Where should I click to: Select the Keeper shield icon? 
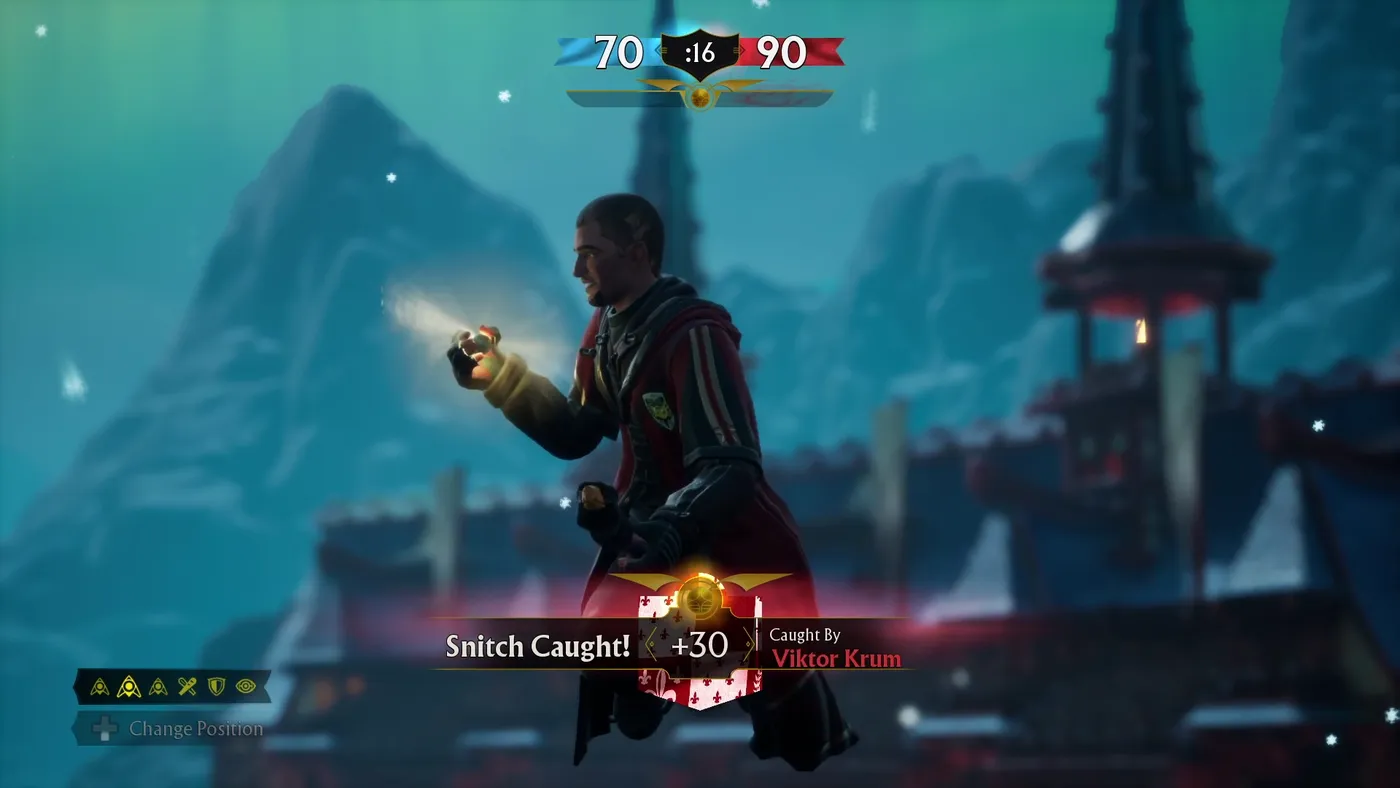216,685
